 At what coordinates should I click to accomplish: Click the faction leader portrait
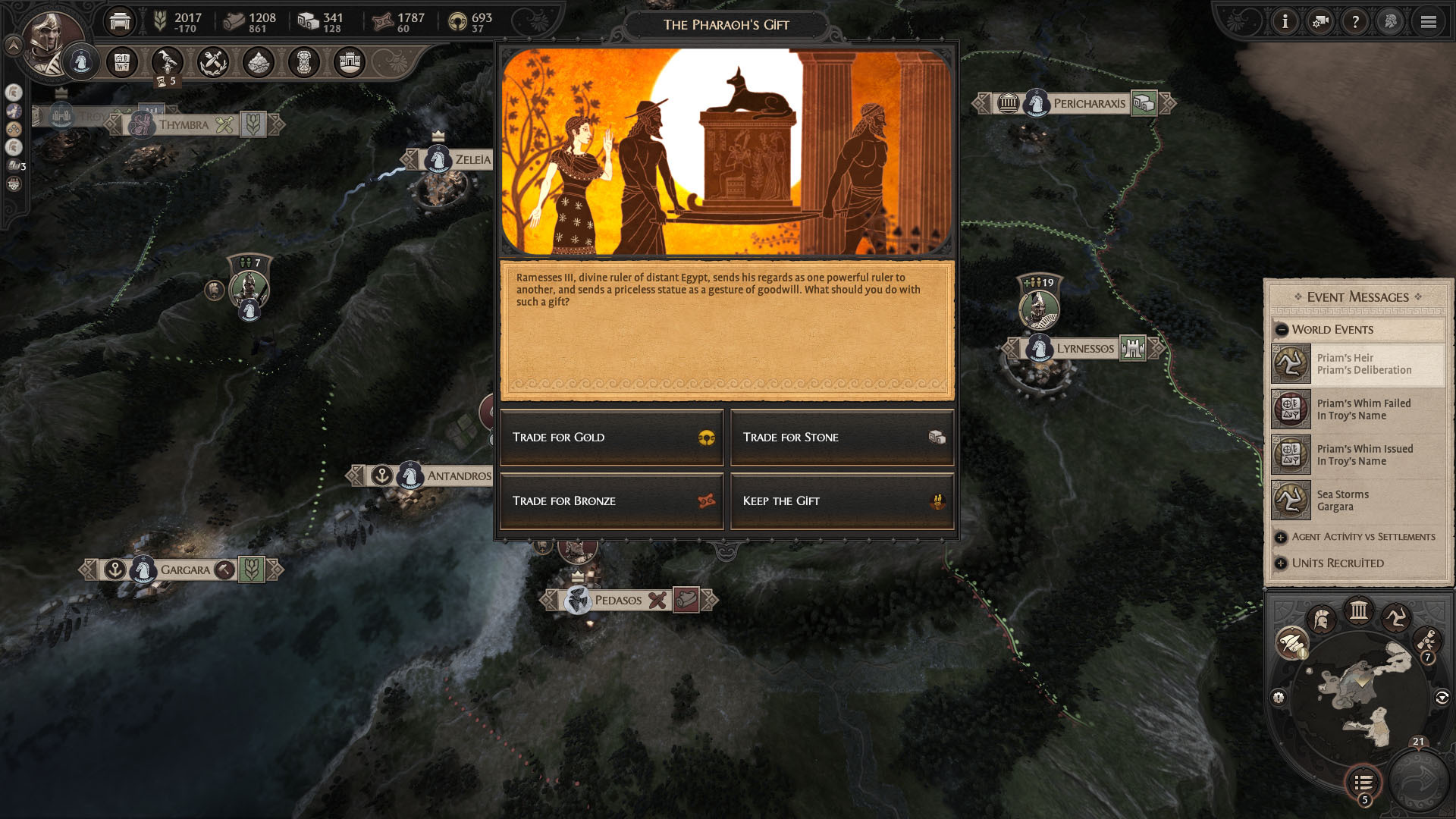coord(52,42)
